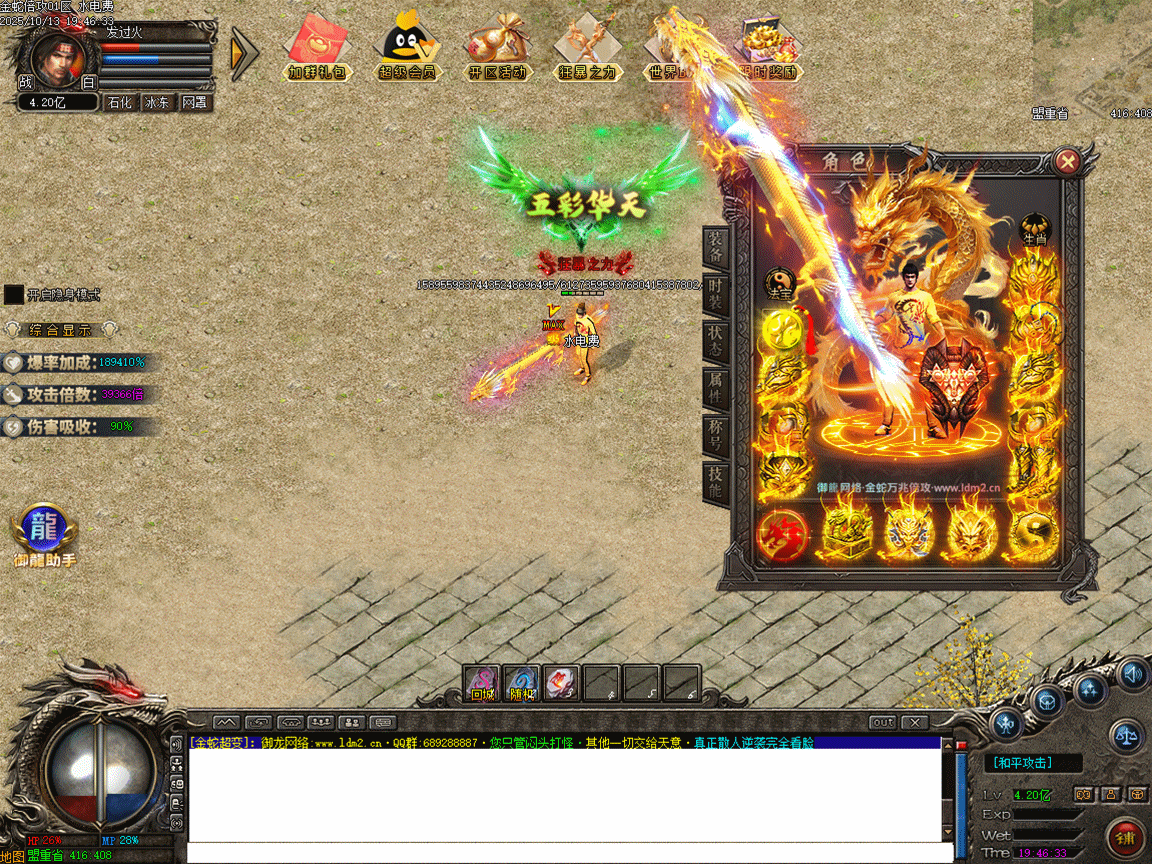Toggle the 开启隐身模式 checkbox
The height and width of the screenshot is (864, 1152).
click(x=14, y=295)
